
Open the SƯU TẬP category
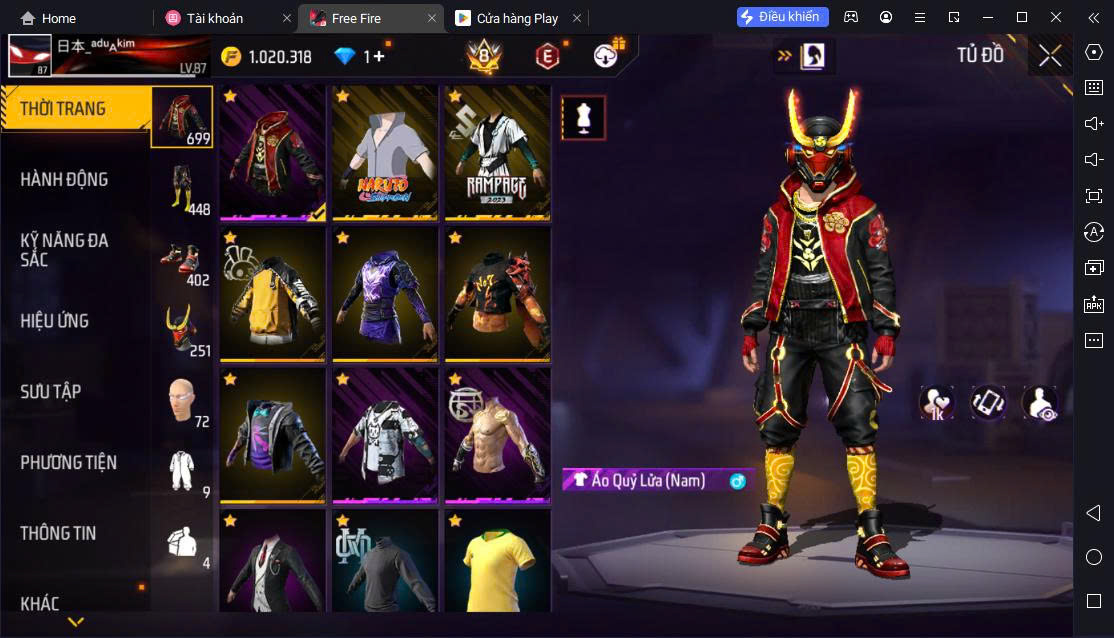(50, 392)
